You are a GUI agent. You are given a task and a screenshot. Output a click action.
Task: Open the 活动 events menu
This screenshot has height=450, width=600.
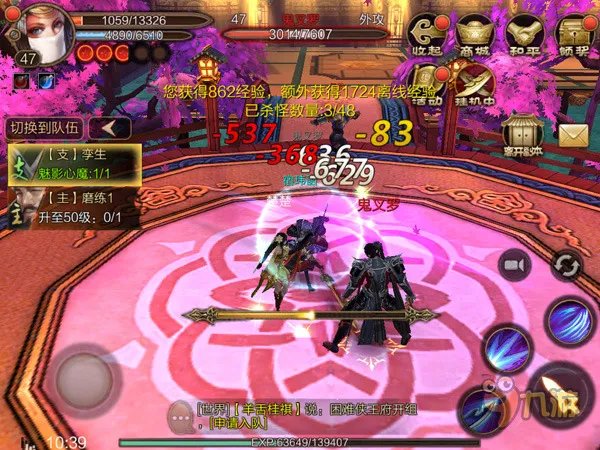(430, 82)
